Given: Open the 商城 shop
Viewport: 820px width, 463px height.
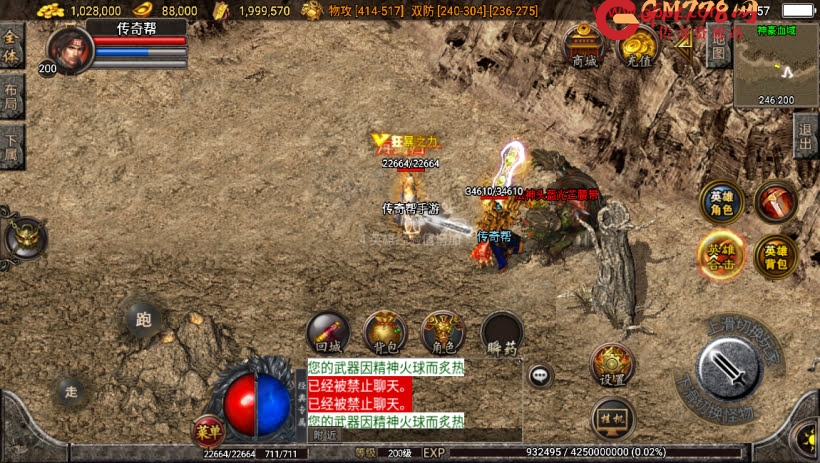Looking at the screenshot, I should (x=584, y=45).
